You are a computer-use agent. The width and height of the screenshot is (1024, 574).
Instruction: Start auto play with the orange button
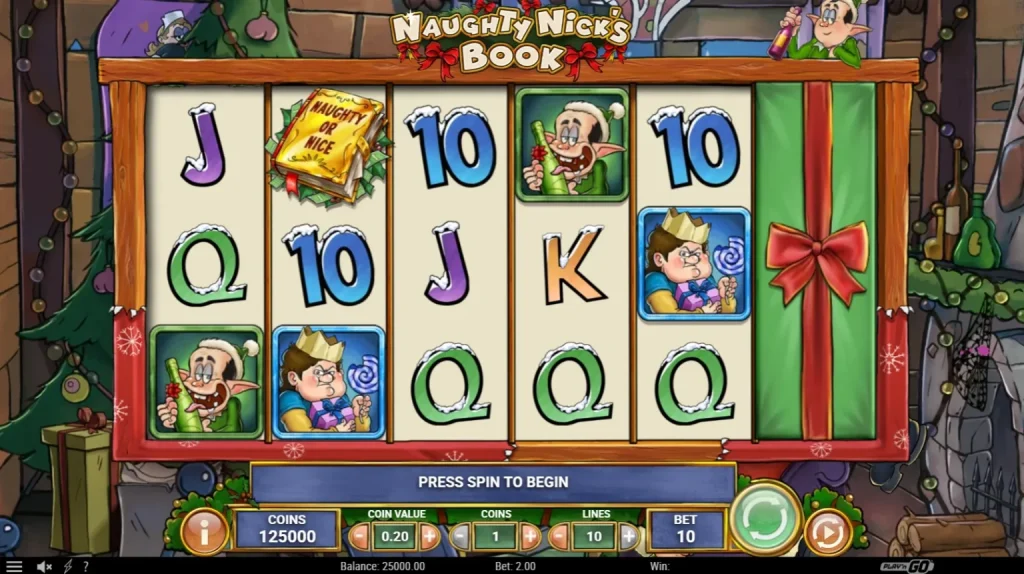click(827, 532)
